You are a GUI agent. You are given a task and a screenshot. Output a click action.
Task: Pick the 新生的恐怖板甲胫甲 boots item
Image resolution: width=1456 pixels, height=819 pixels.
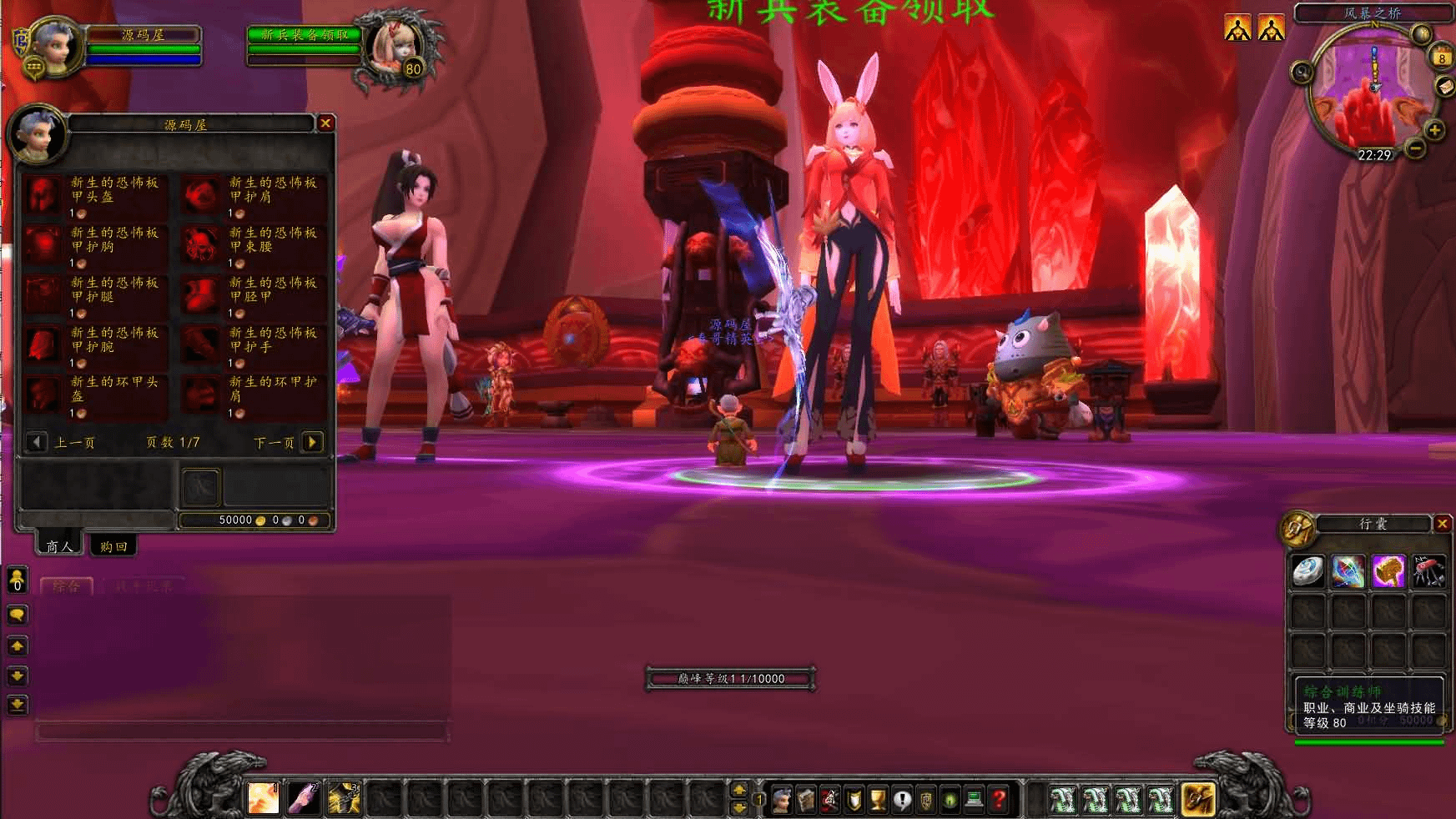tap(201, 295)
